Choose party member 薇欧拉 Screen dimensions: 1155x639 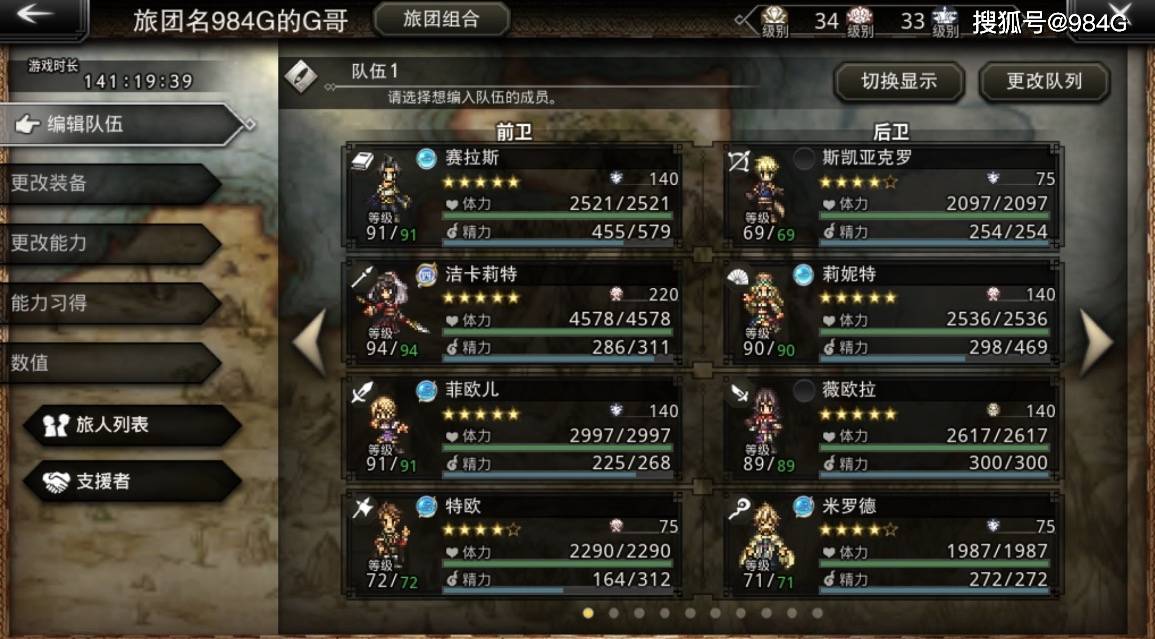(x=892, y=427)
